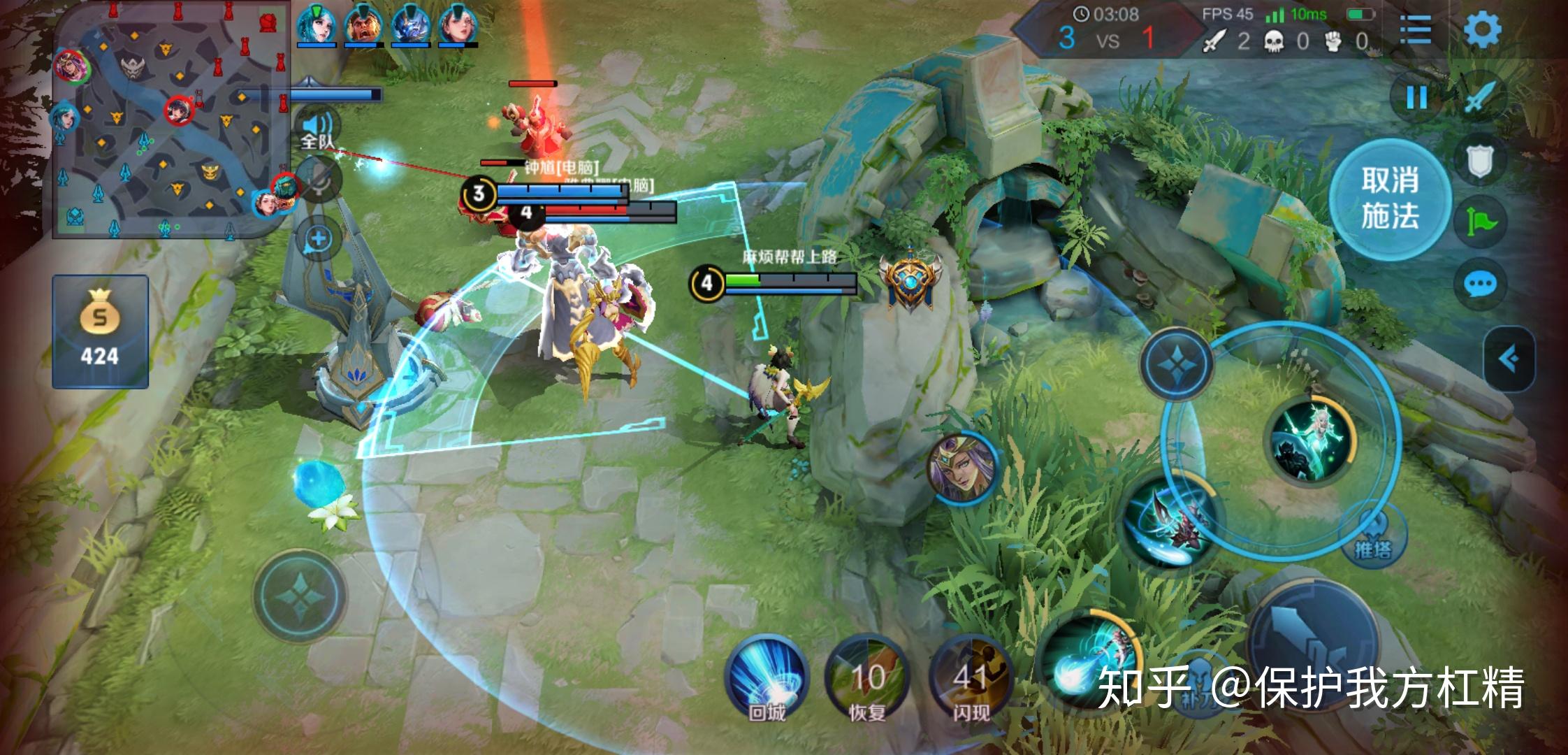Image resolution: width=1568 pixels, height=755 pixels.
Task: Open the scoreboard list icon
Action: (x=1415, y=30)
